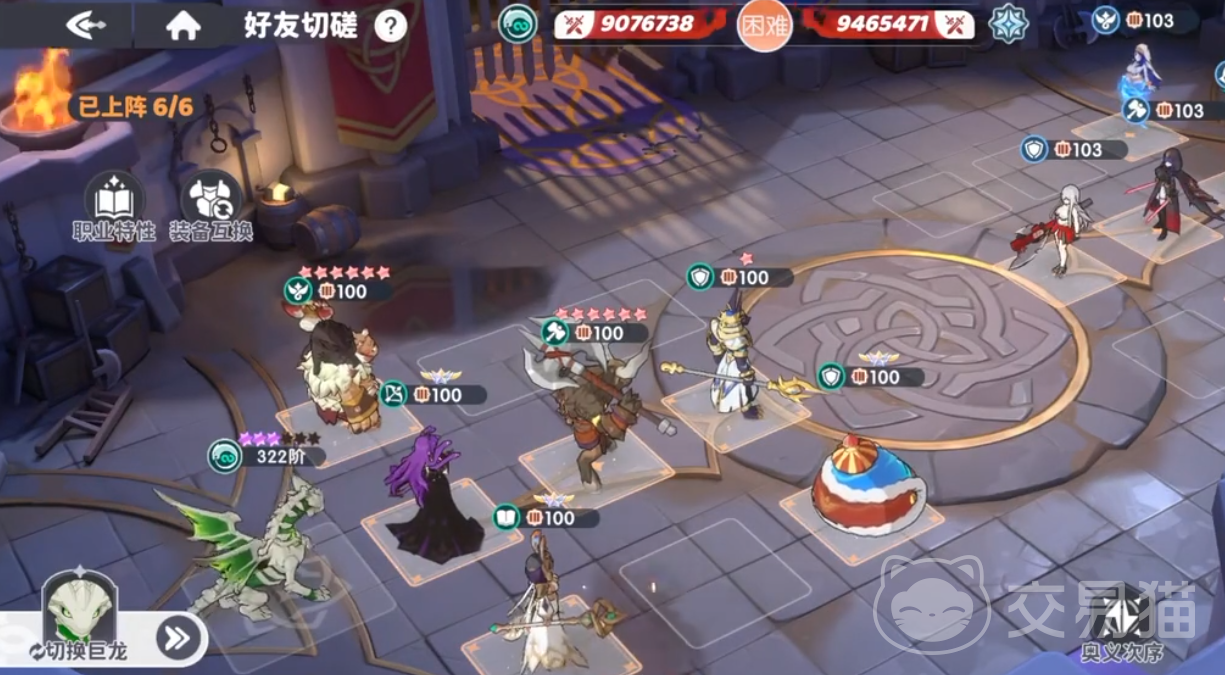
Task: Open the 好友切磋 help question mark
Action: click(x=391, y=26)
